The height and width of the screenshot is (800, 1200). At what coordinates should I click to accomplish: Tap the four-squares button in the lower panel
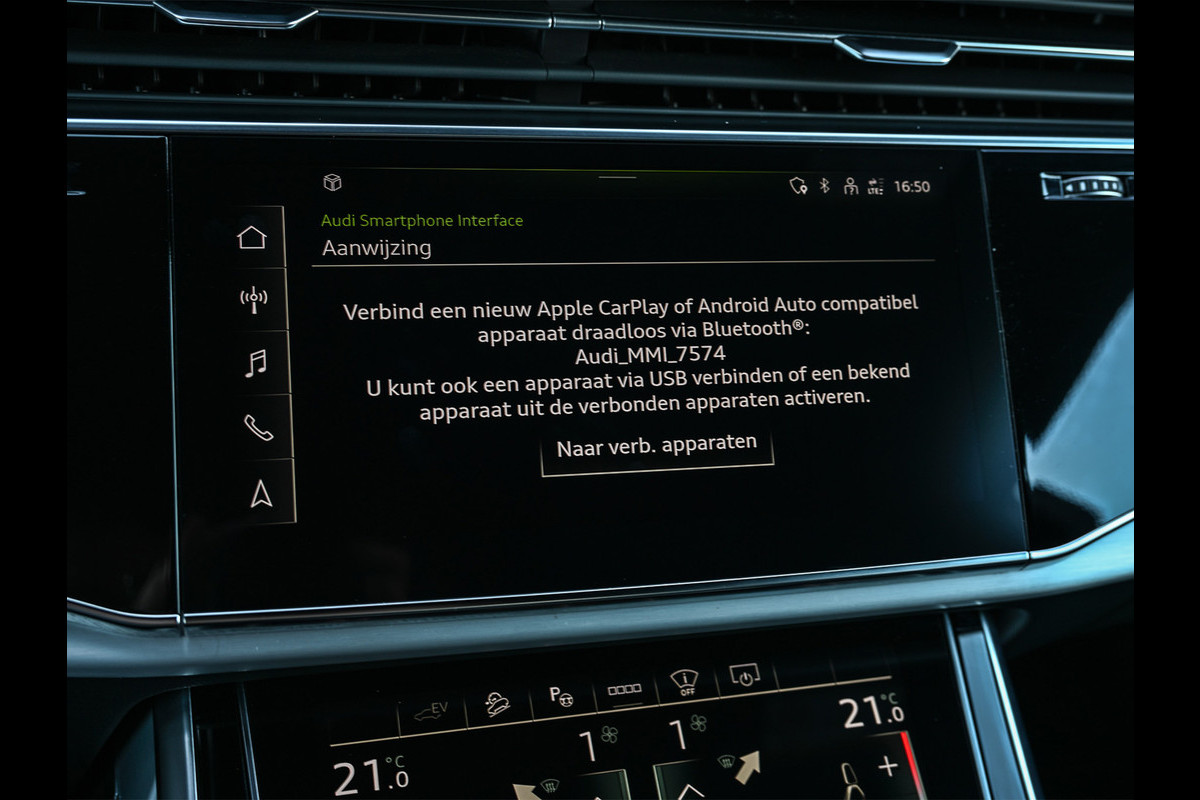click(x=624, y=690)
